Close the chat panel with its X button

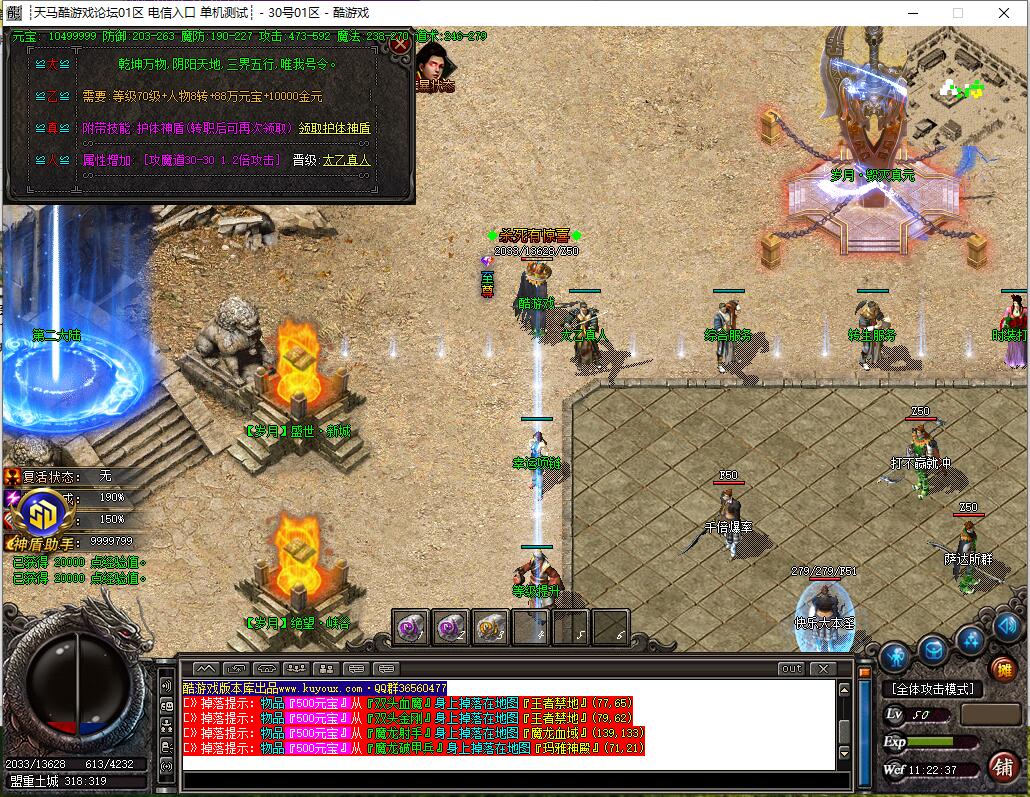point(823,668)
